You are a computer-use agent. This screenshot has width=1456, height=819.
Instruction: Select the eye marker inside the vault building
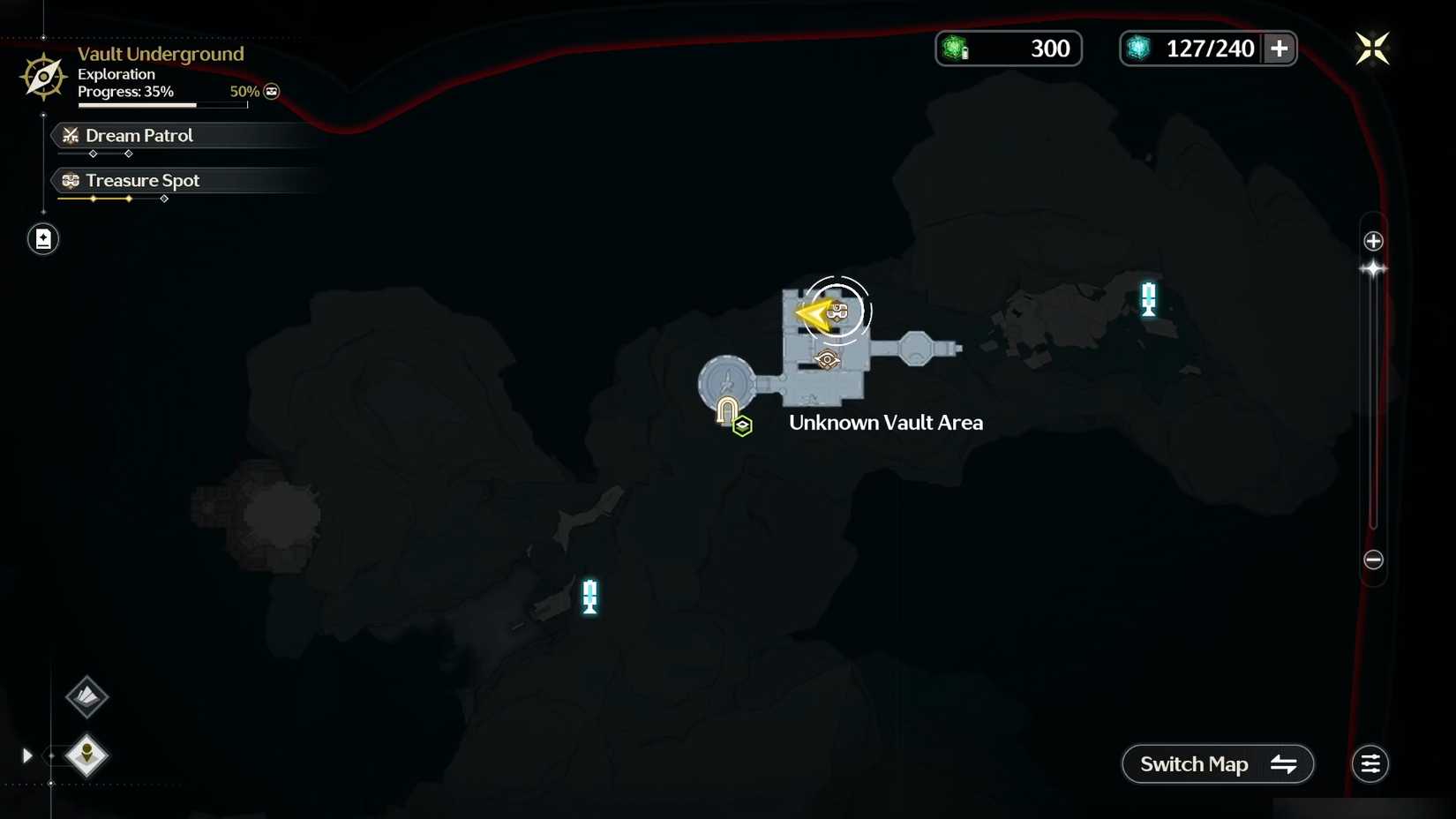point(826,358)
